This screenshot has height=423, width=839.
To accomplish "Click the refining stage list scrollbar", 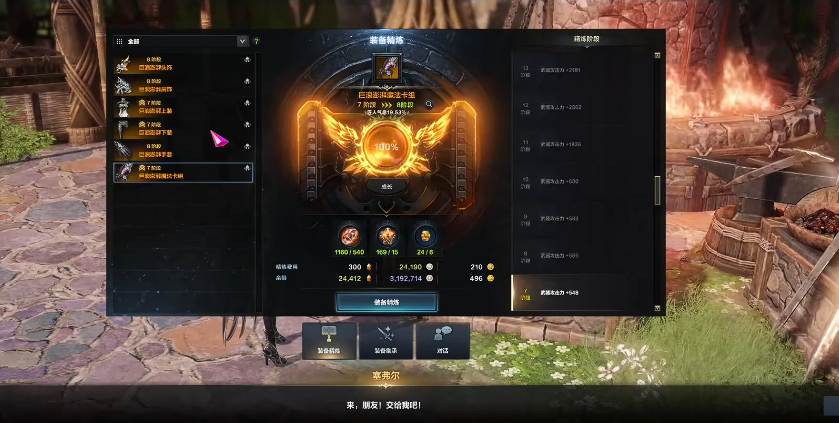I will pyautogui.click(x=657, y=190).
